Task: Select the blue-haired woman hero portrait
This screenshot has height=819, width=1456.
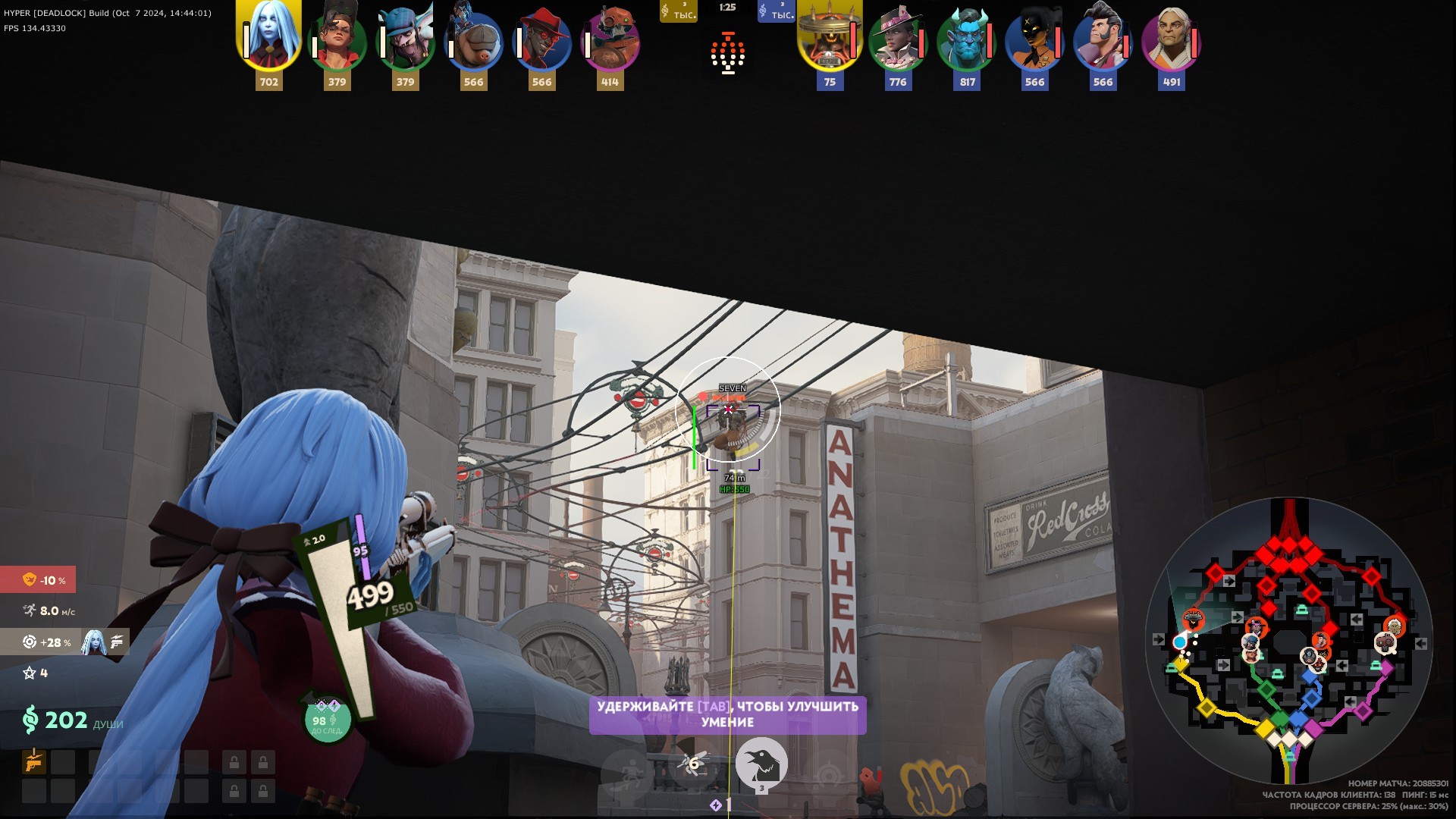Action: (x=269, y=36)
